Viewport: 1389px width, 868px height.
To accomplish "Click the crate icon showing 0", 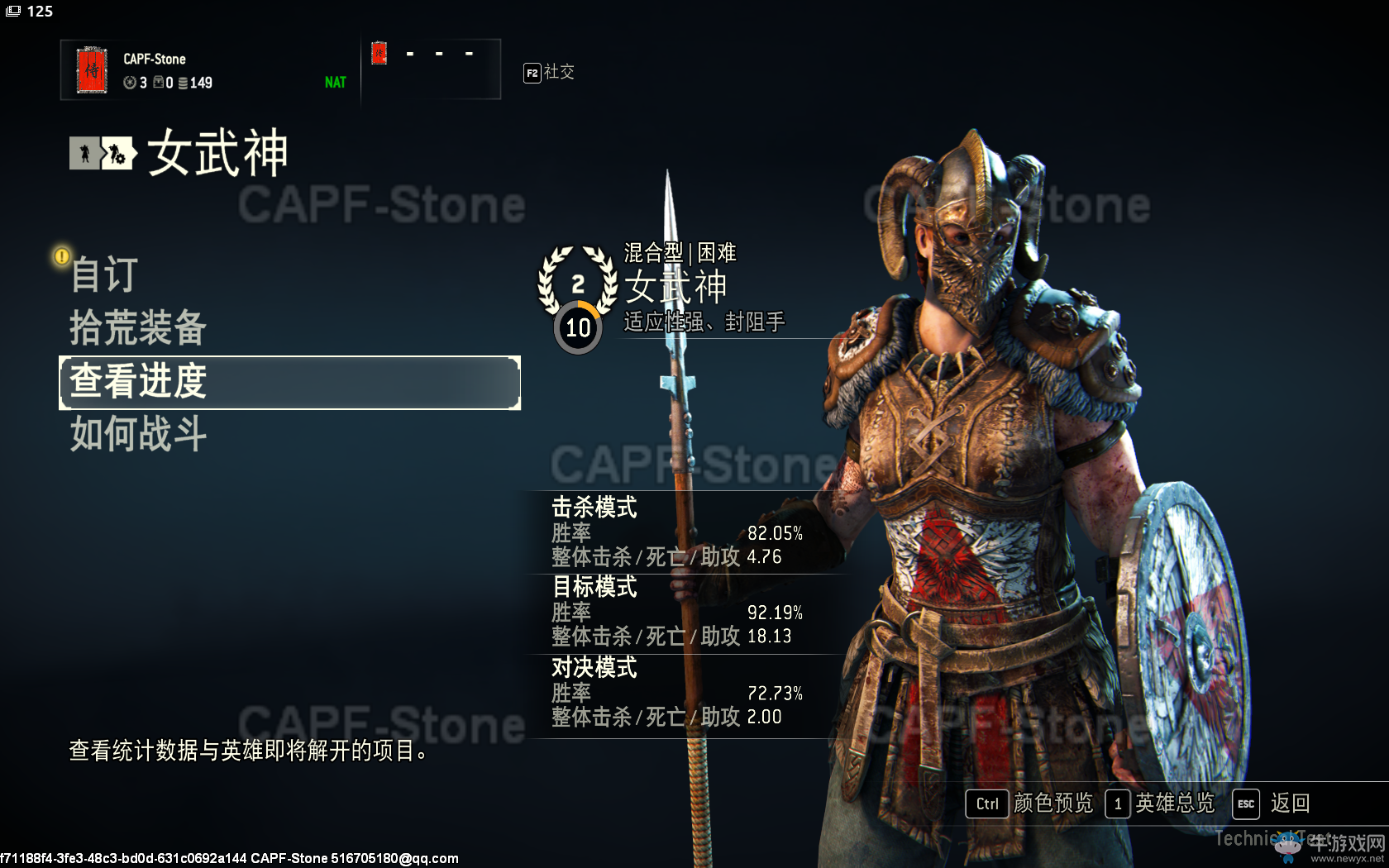I will pyautogui.click(x=159, y=83).
